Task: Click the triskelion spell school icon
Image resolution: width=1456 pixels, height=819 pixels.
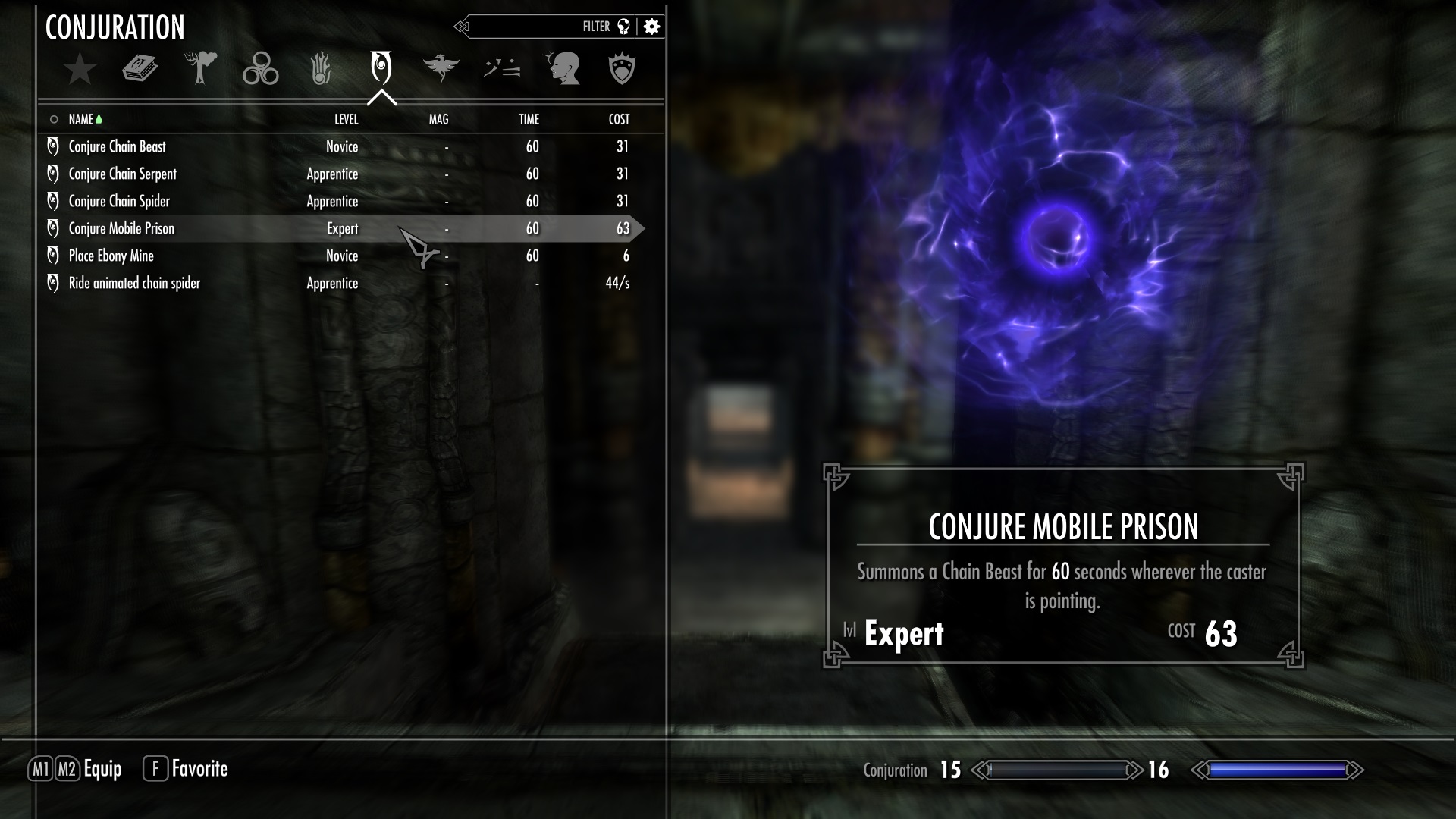Action: pos(260,67)
